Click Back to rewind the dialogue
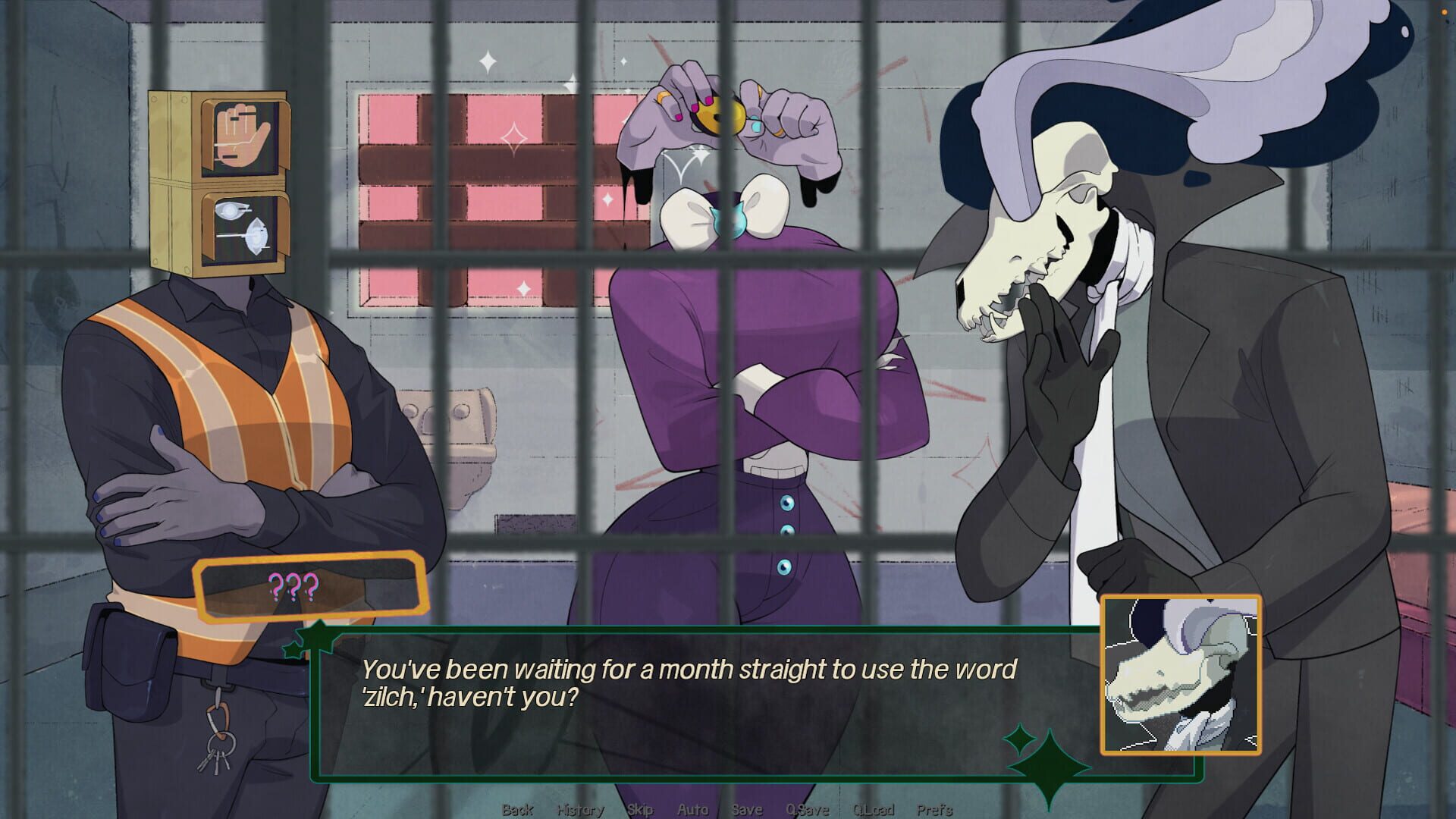The height and width of the screenshot is (819, 1456). pos(519,809)
